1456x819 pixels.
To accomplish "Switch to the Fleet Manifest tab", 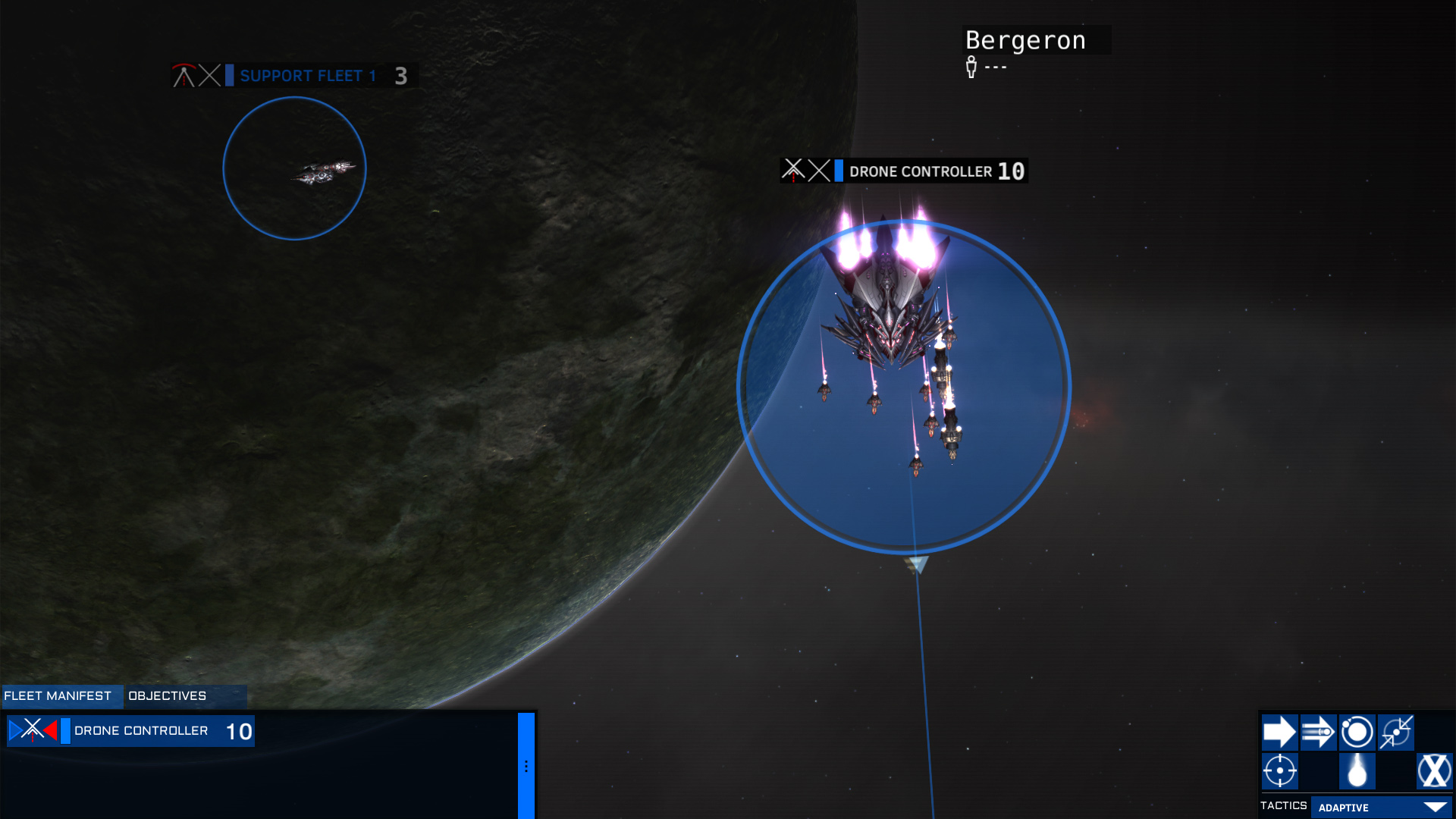I will 58,695.
